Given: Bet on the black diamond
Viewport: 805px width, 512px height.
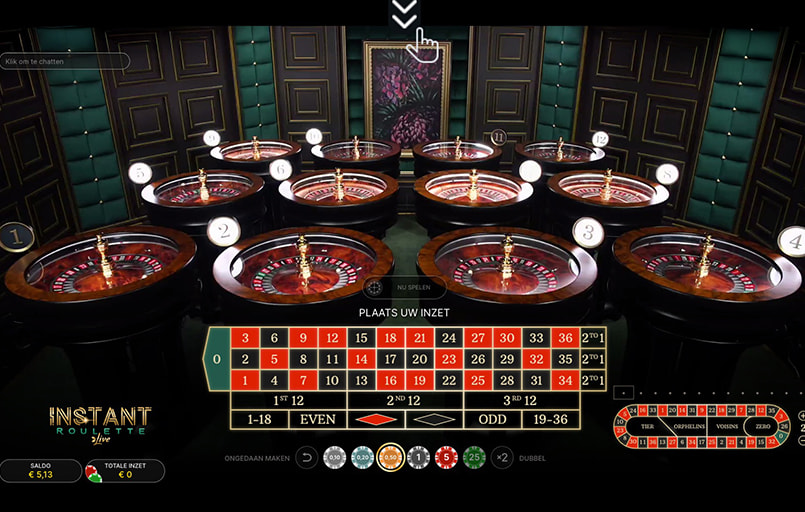Looking at the screenshot, I should coord(434,420).
